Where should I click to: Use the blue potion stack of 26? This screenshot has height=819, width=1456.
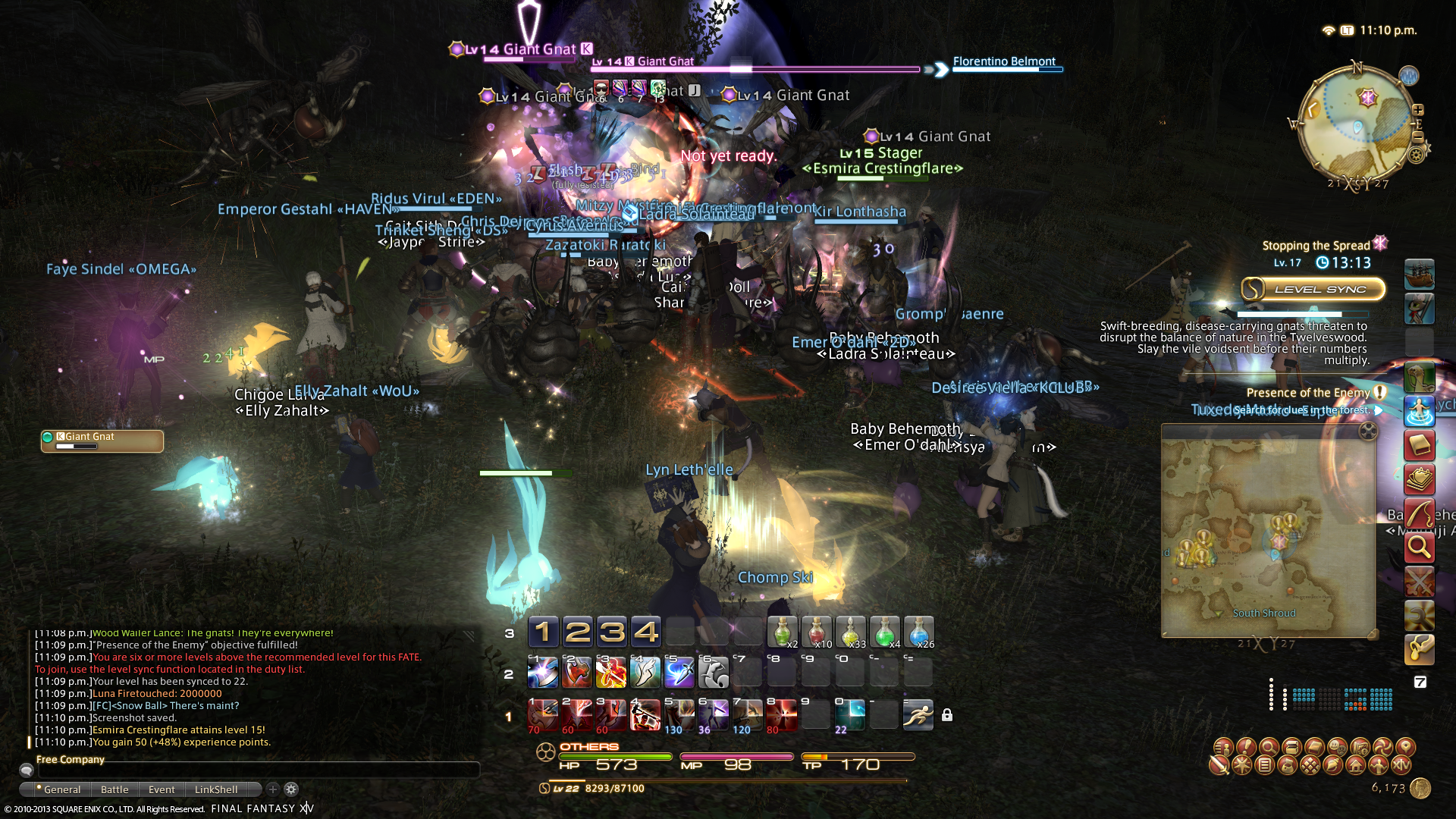[918, 632]
